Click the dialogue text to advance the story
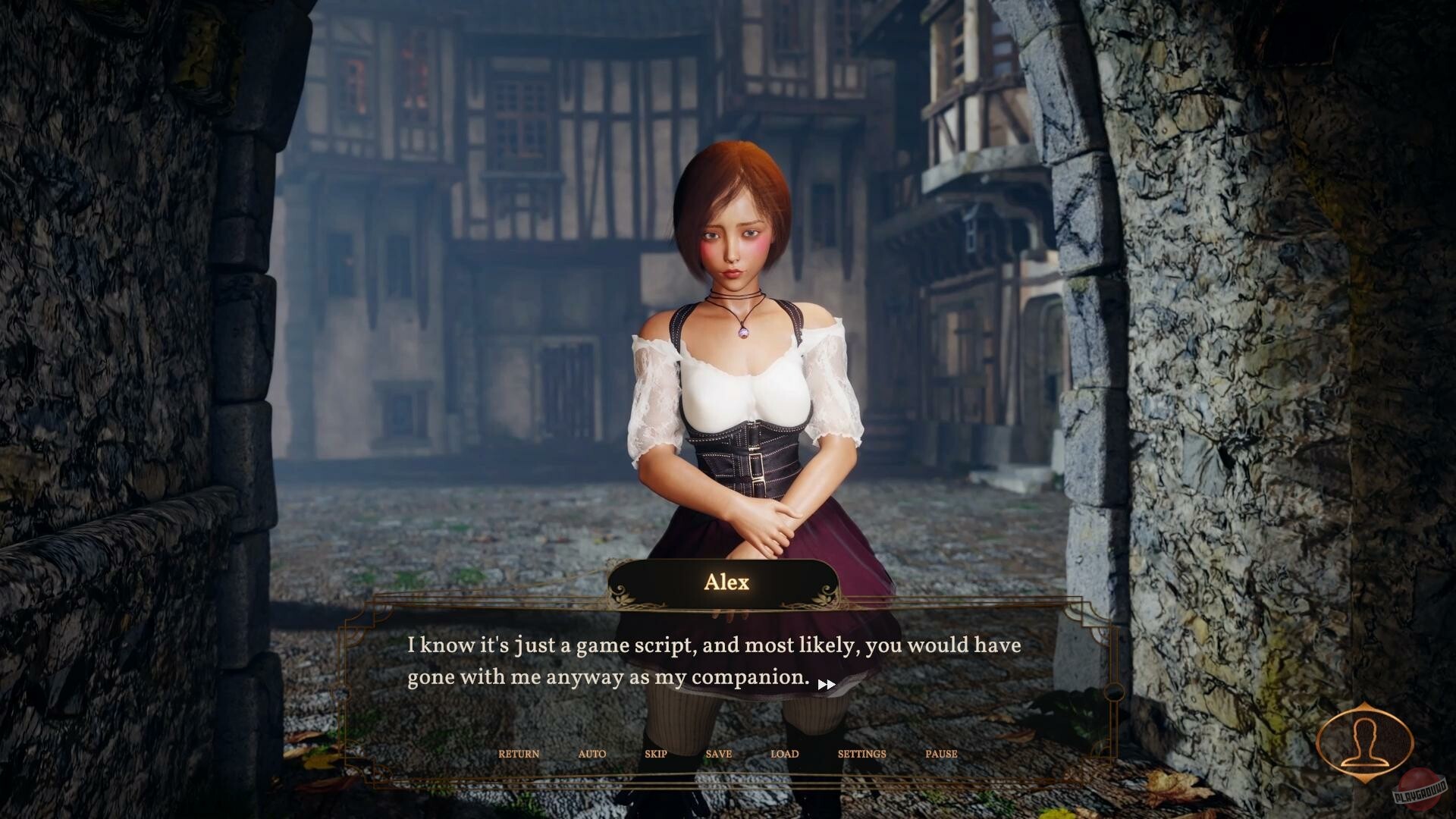The height and width of the screenshot is (819, 1456). [x=713, y=661]
